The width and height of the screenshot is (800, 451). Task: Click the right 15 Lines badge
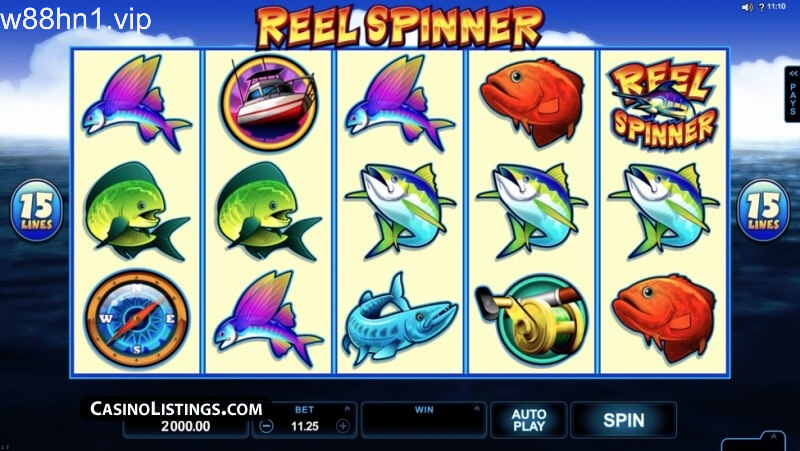point(763,212)
